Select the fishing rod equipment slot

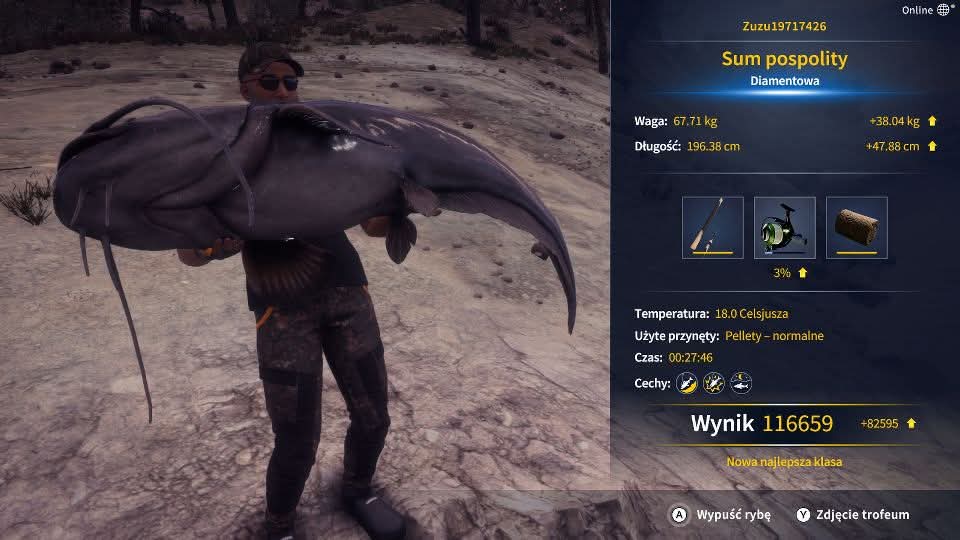[712, 227]
